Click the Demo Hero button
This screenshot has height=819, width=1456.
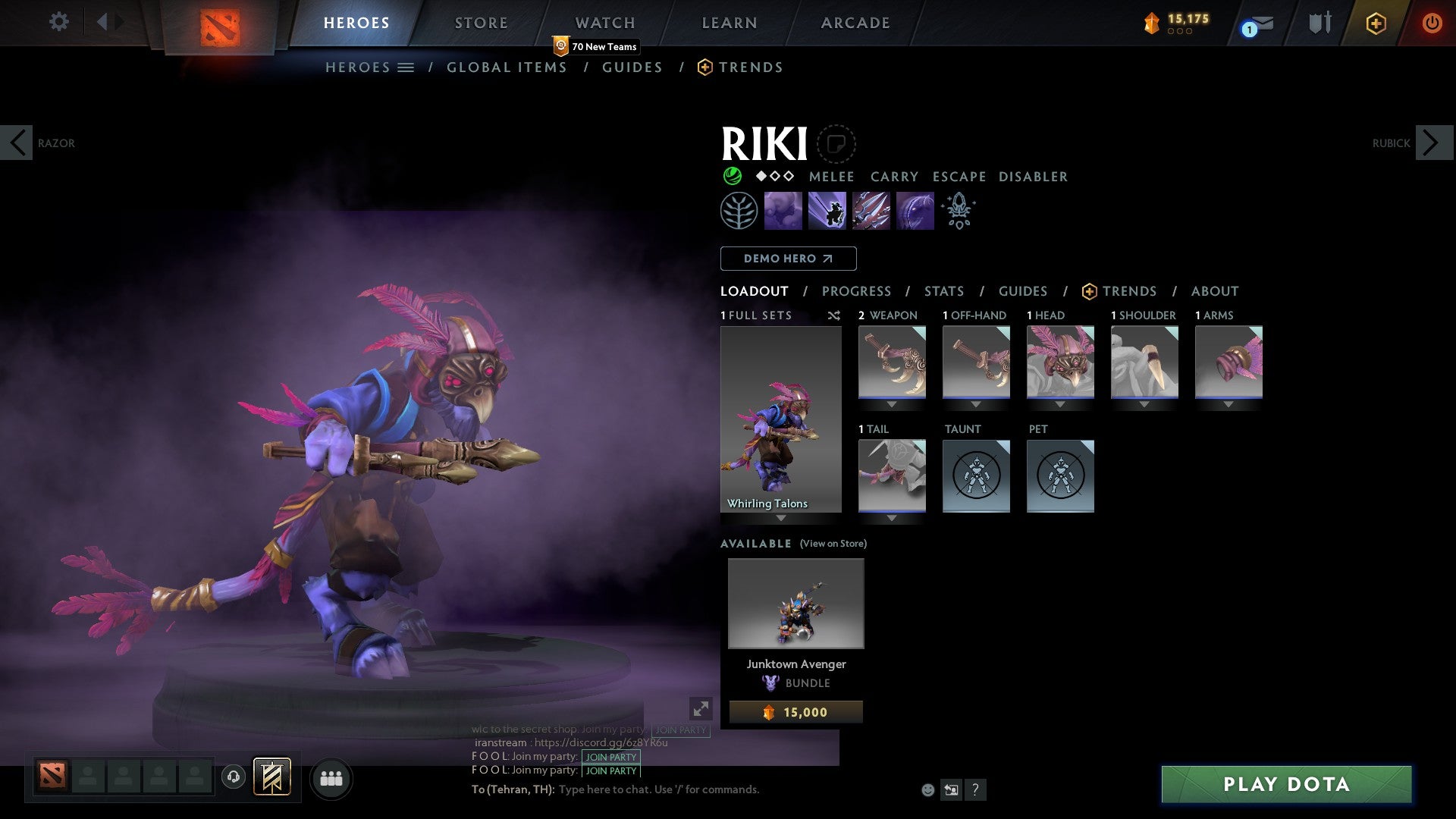coord(788,258)
